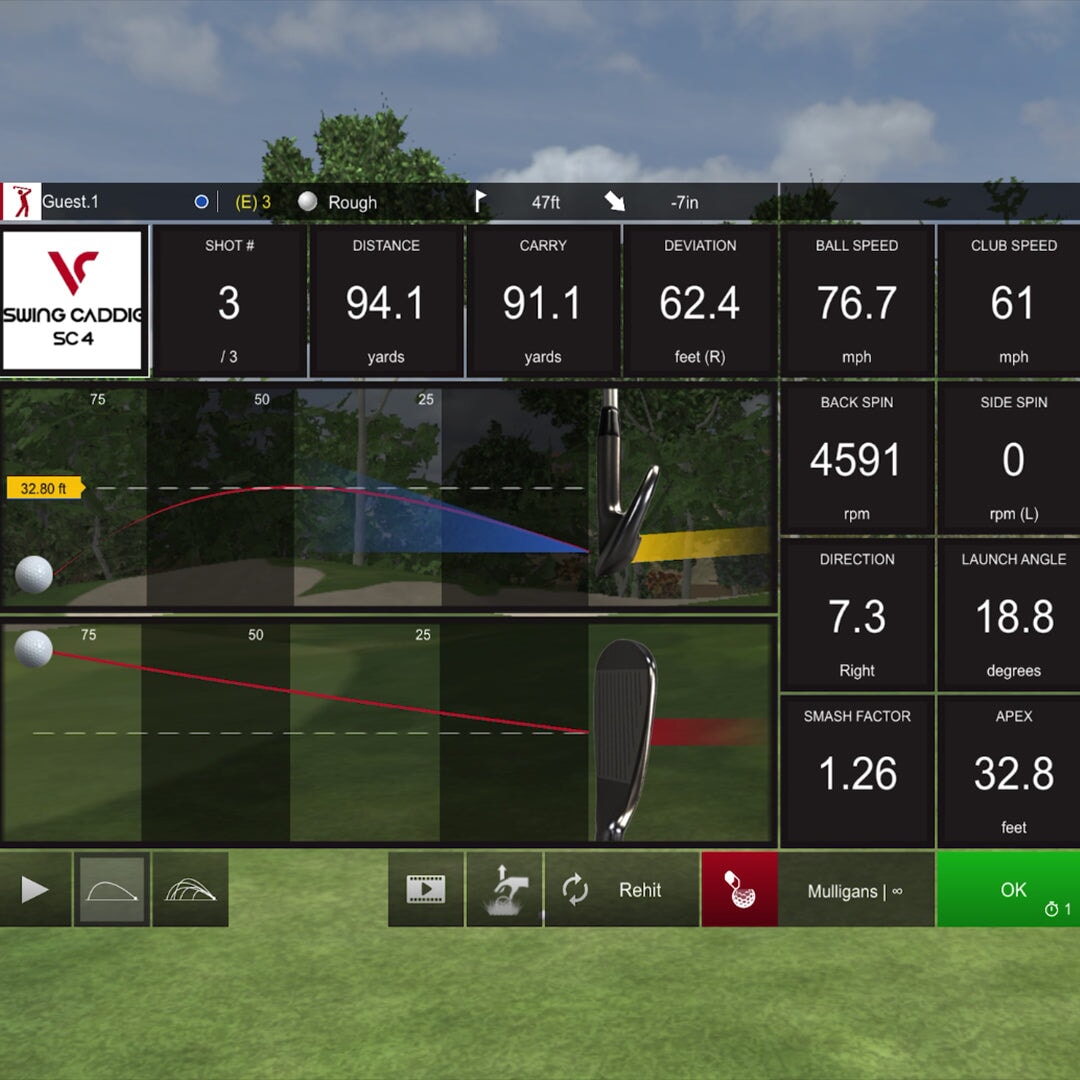Play the shot replay arrow
1080x1080 pixels.
tap(35, 889)
